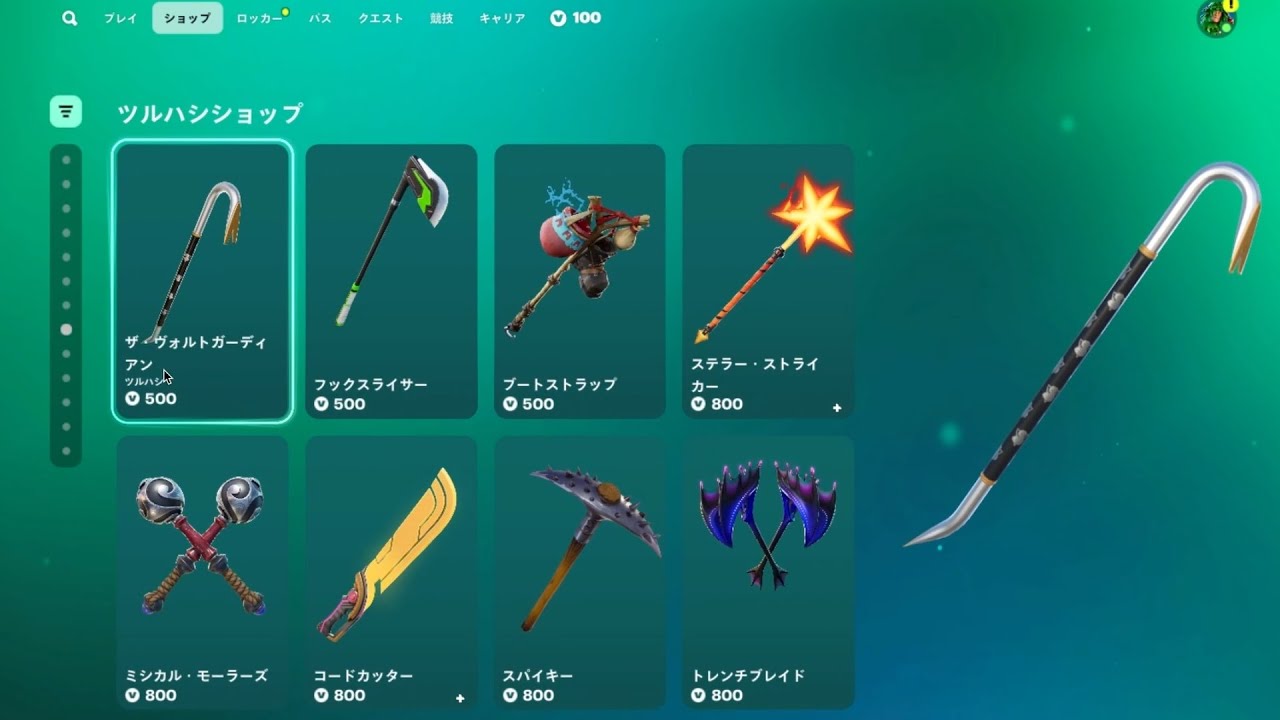Image resolution: width=1280 pixels, height=720 pixels.
Task: Open the search magnifier icon
Action: [69, 18]
